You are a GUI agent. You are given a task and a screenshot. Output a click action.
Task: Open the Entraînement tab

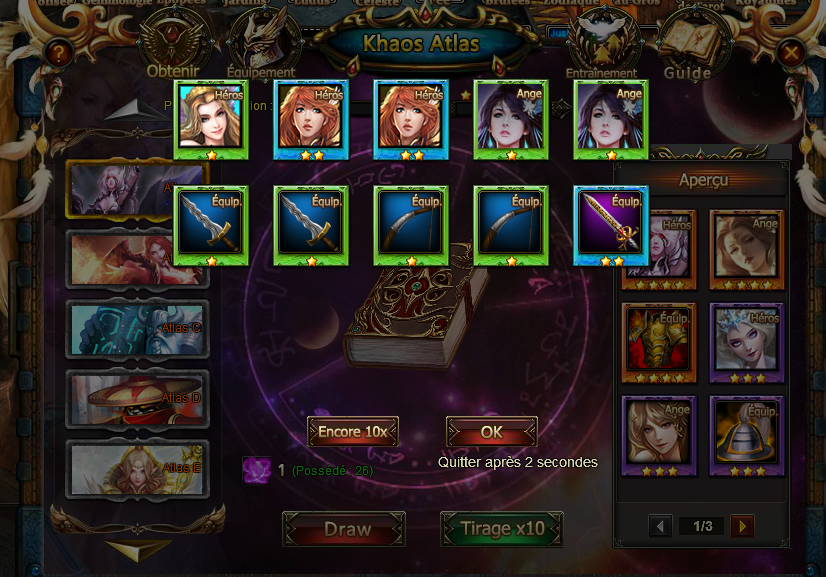click(601, 47)
